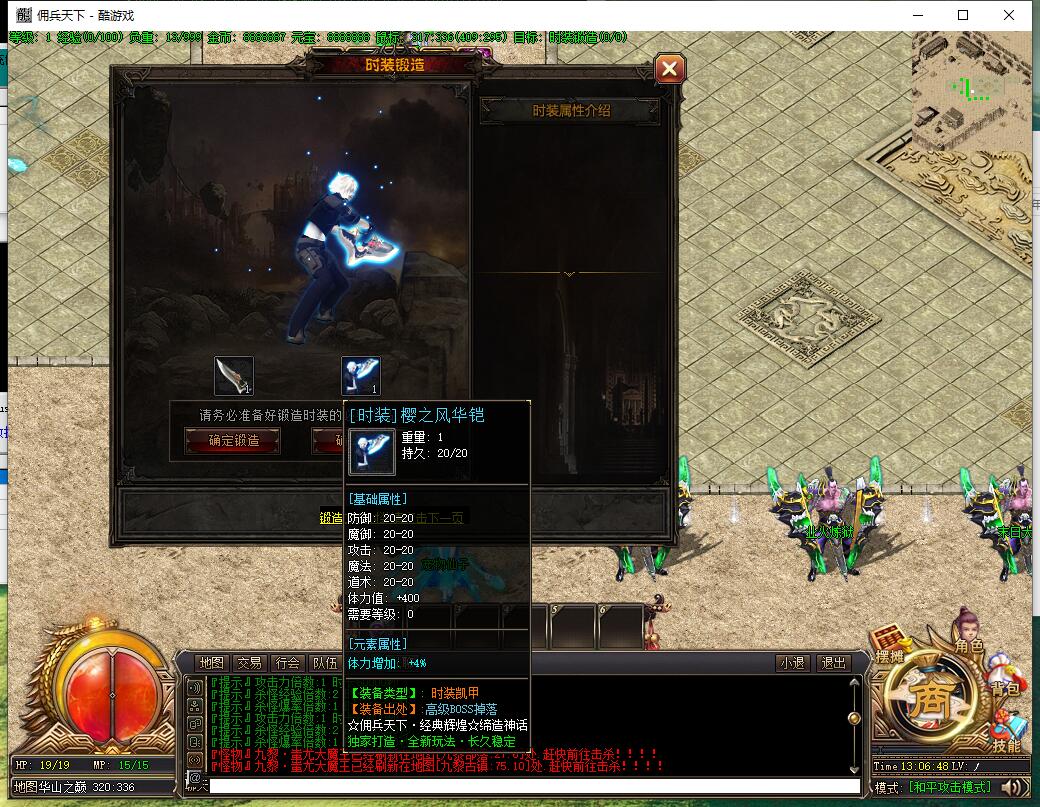Click the chat text input field

pos(530,787)
